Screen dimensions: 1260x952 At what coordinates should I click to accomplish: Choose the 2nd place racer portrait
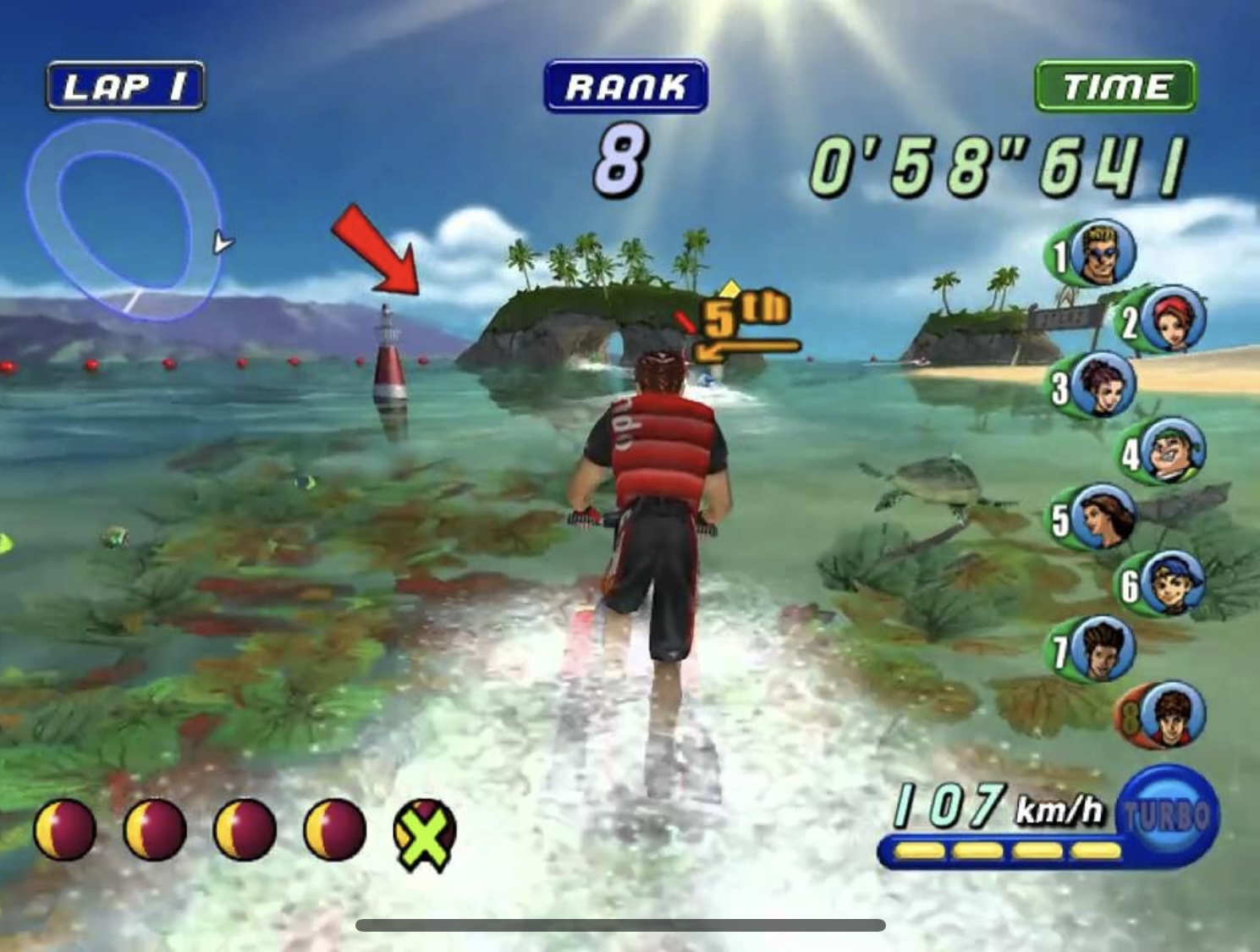[1172, 319]
